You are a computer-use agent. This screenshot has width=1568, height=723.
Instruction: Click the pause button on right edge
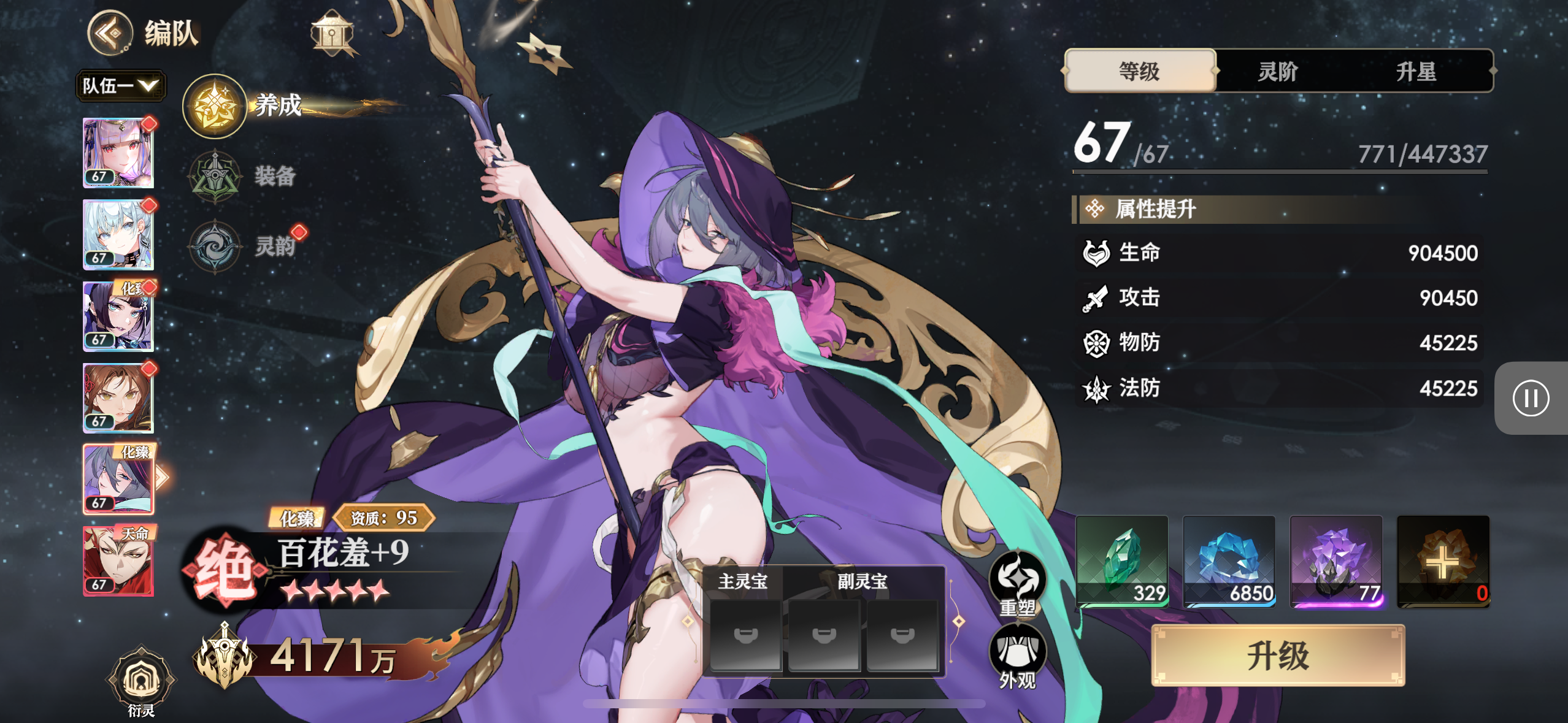point(1531,398)
